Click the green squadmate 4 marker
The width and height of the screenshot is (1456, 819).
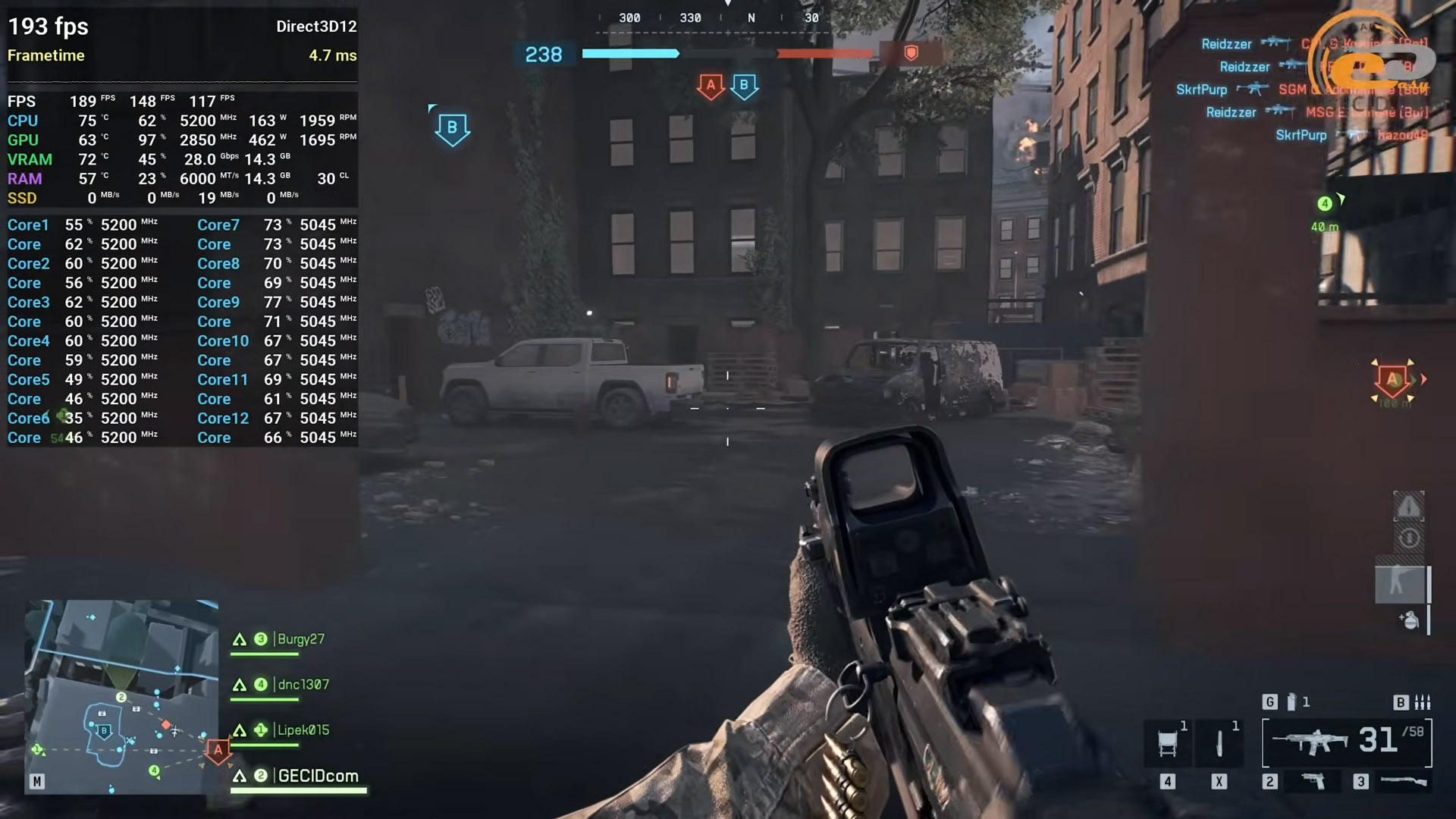pyautogui.click(x=1325, y=203)
